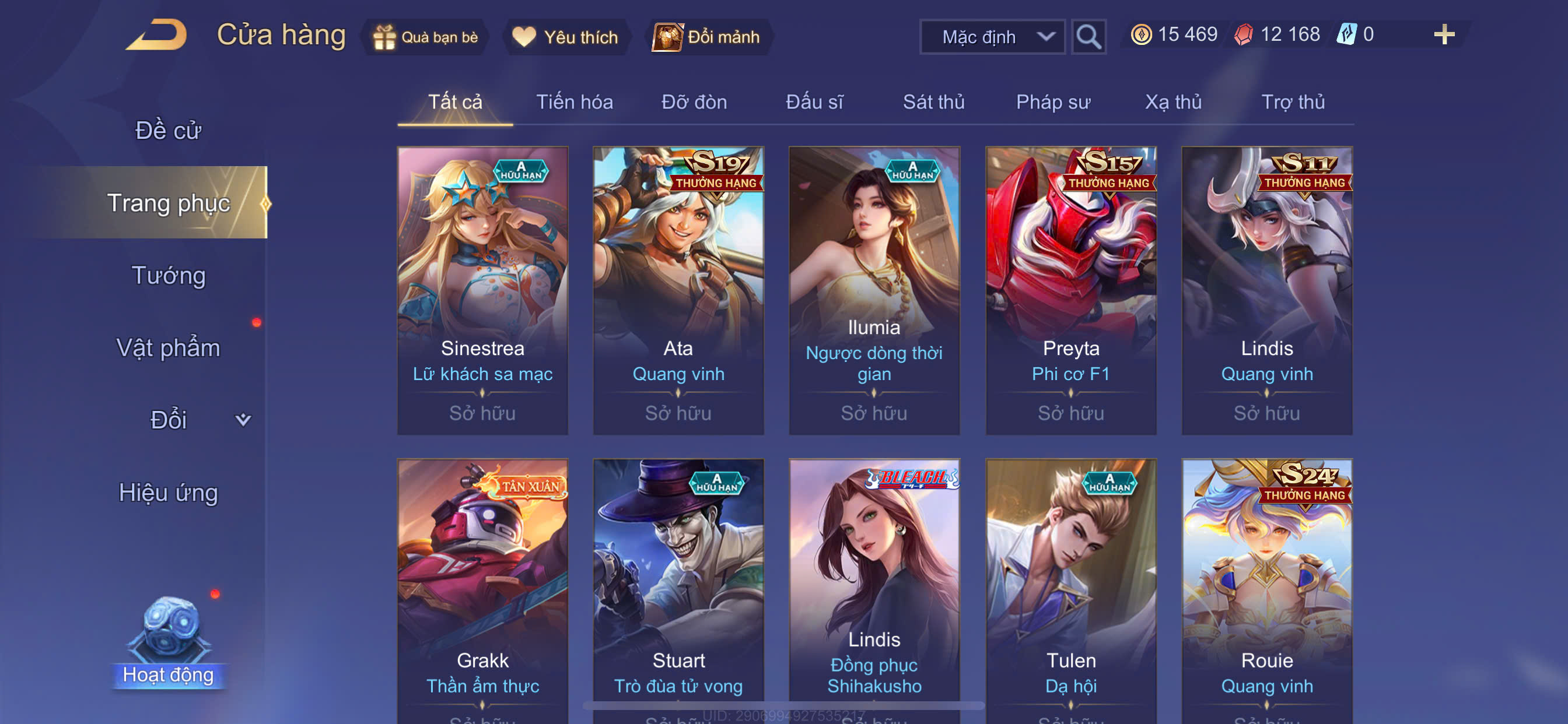The image size is (1568, 724).
Task: Add currency with the plus button
Action: (1443, 34)
